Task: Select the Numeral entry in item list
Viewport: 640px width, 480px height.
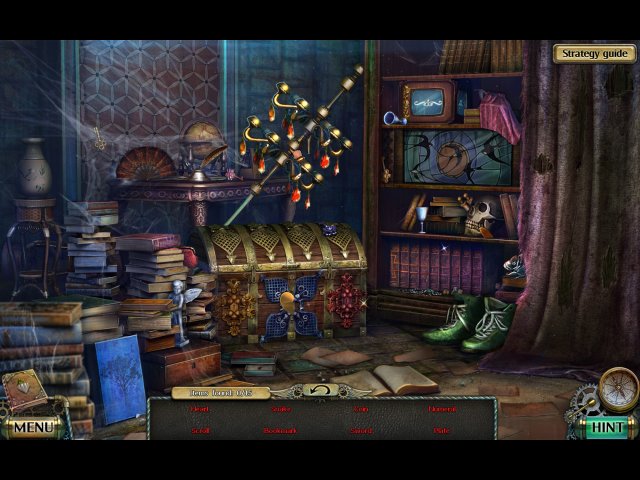Action: point(442,409)
